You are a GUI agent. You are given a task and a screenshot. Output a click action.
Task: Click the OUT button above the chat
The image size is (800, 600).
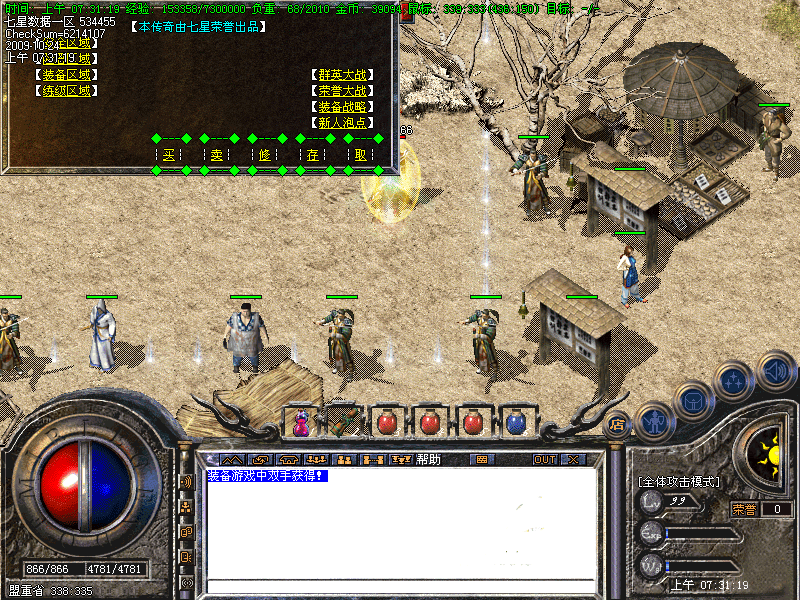click(544, 460)
